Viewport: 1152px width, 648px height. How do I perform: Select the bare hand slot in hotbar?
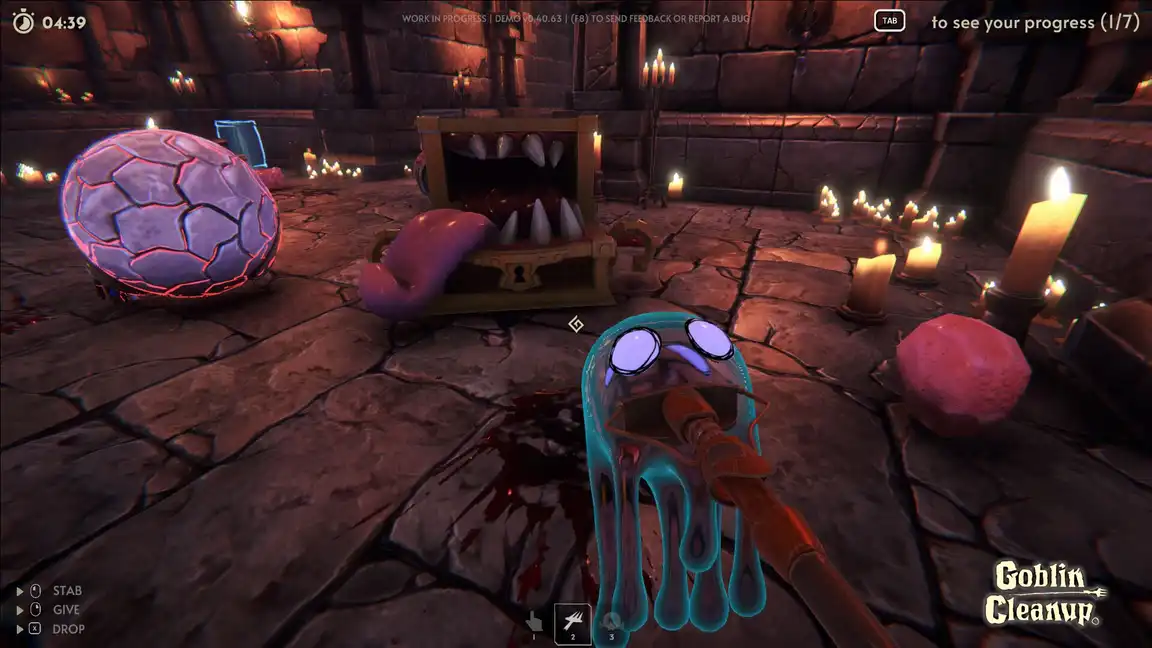pyautogui.click(x=534, y=621)
